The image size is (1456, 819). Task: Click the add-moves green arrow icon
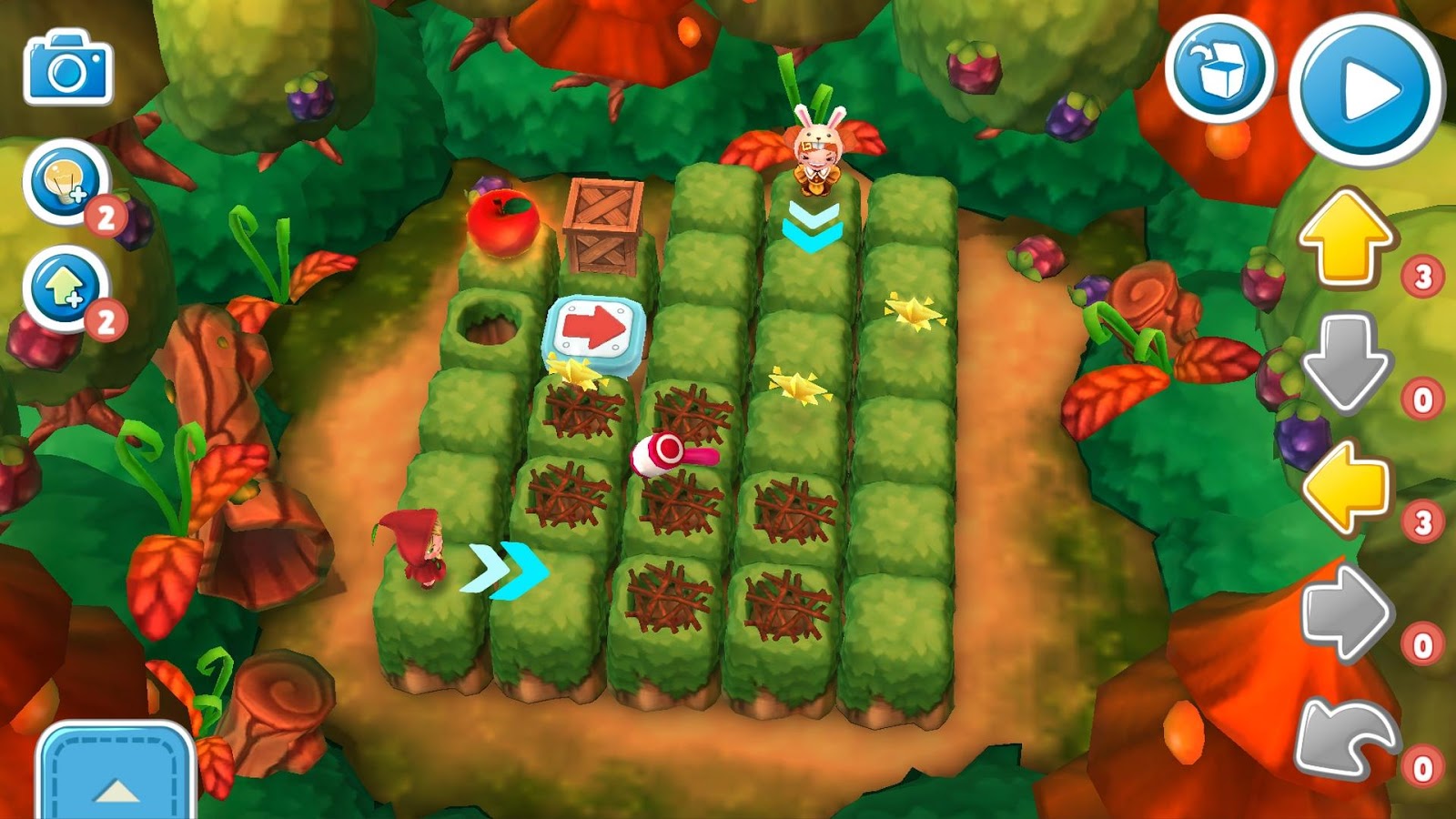click(x=62, y=284)
